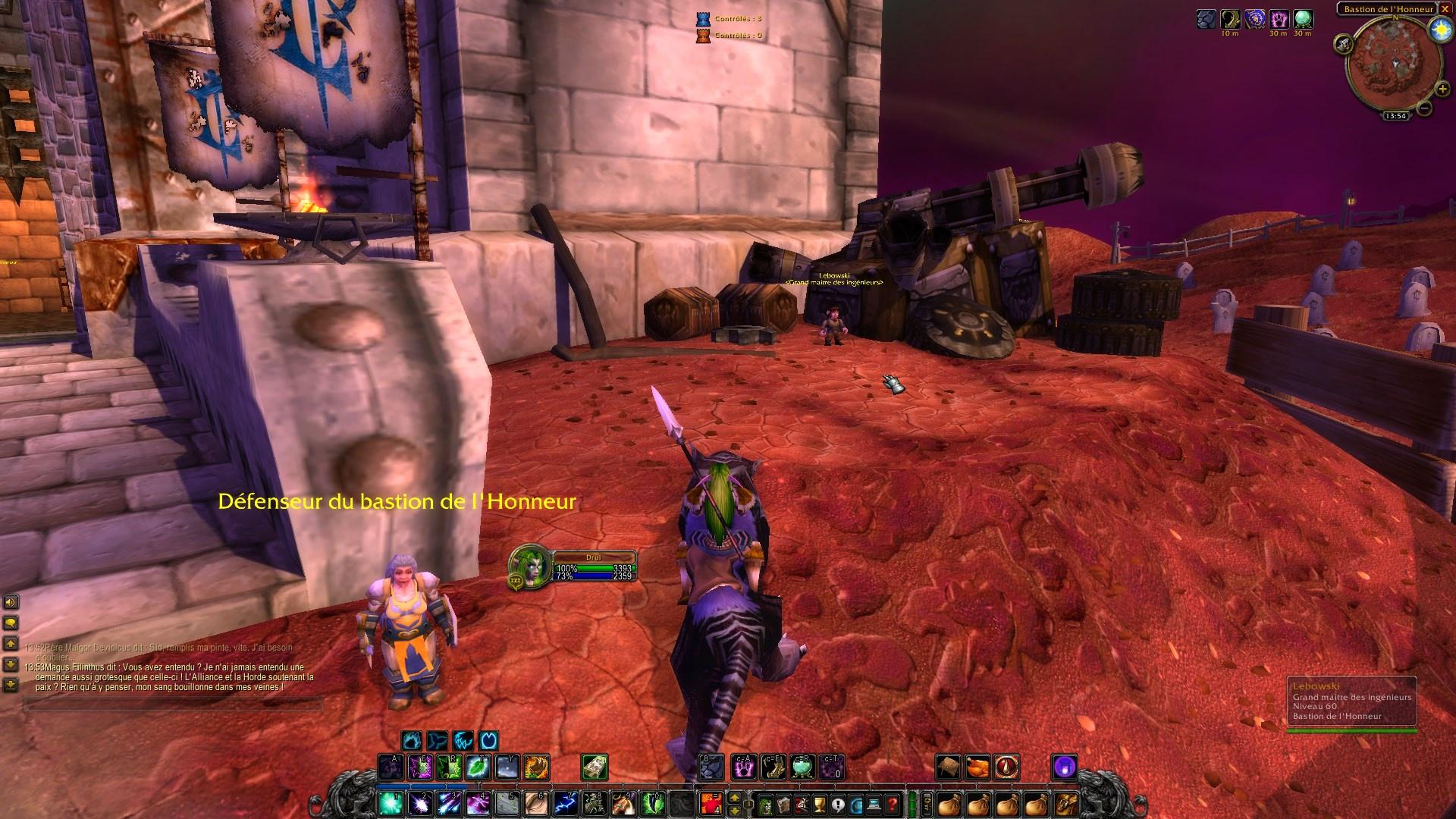Click the action bar page-up arrow
1456x819 pixels.
coord(735,797)
